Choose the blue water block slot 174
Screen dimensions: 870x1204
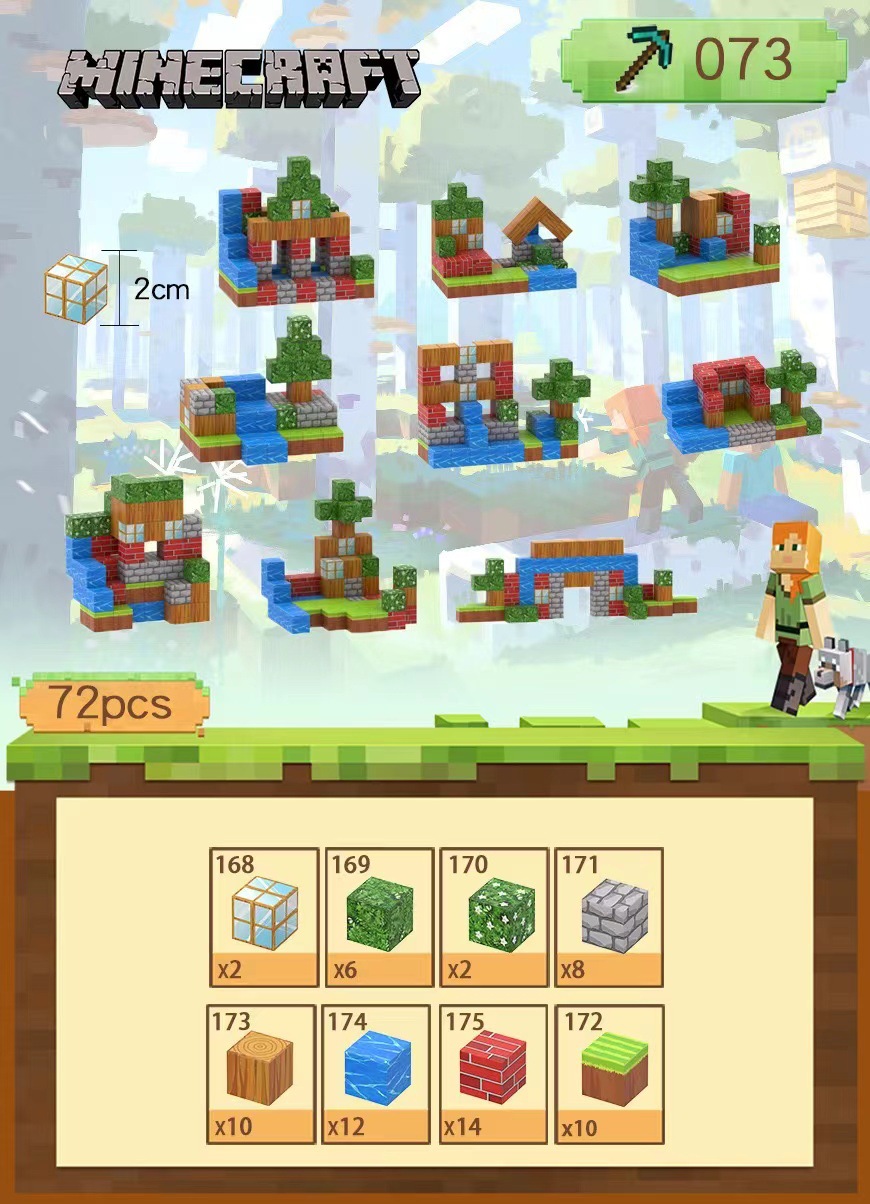(377, 1073)
